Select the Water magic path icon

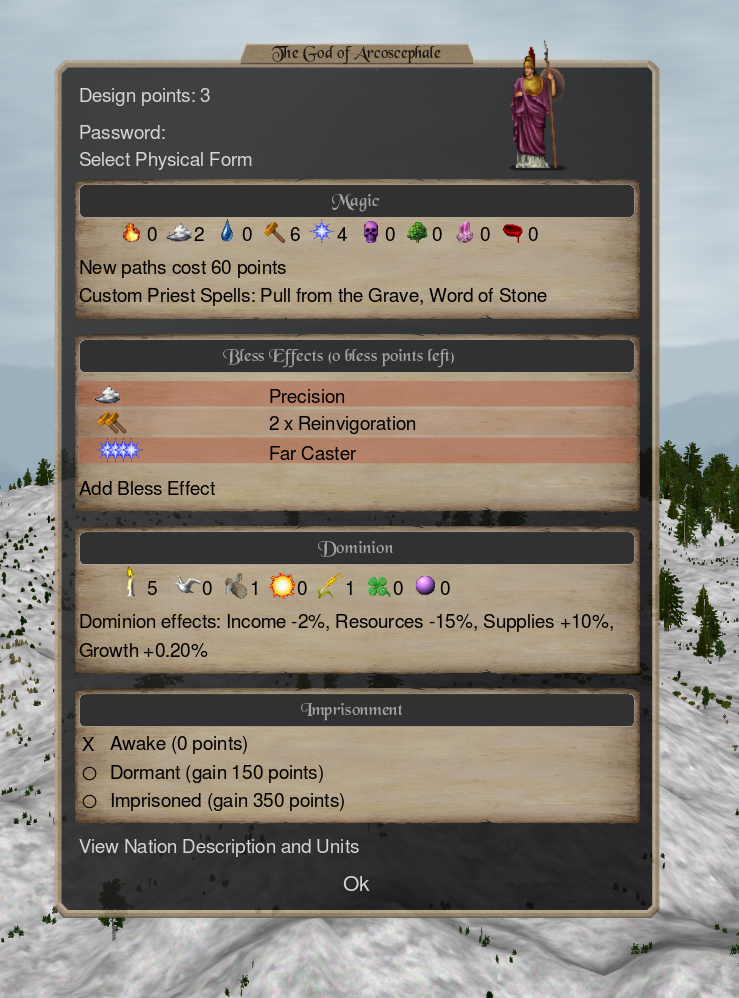(227, 234)
